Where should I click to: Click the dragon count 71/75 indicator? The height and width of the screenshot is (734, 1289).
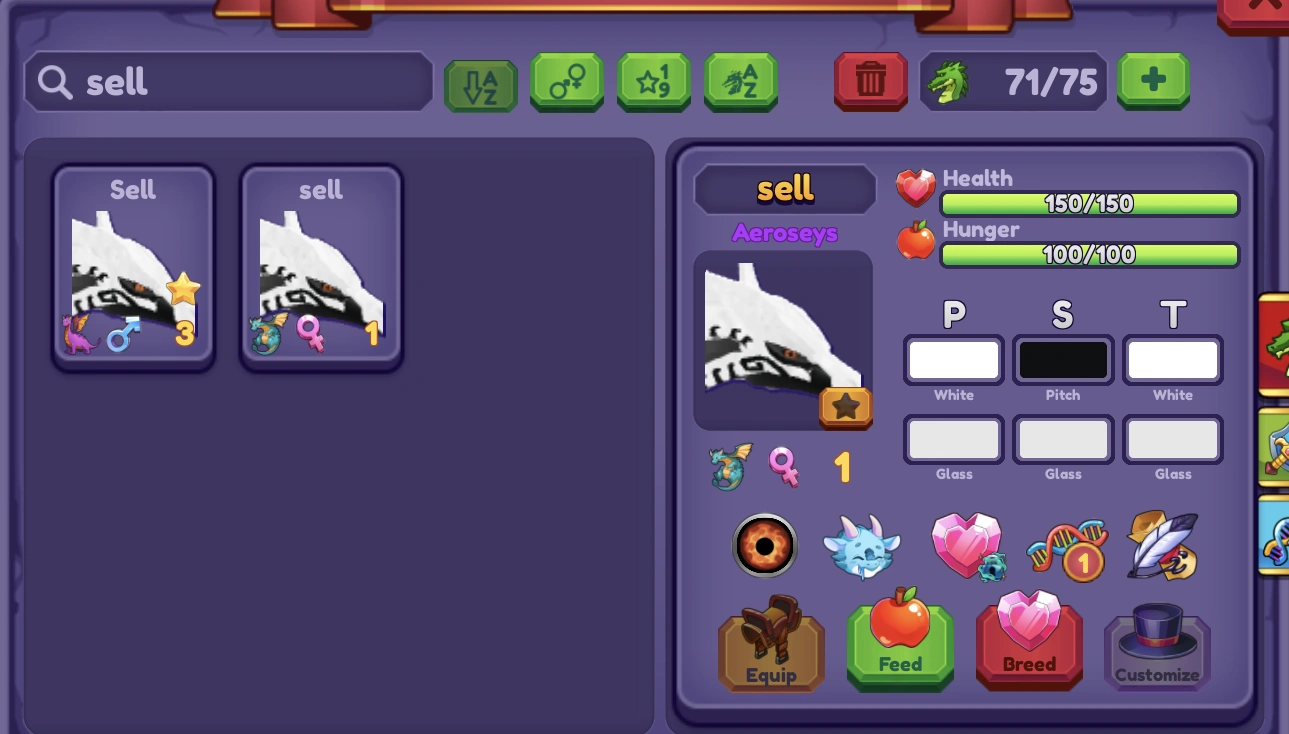1013,81
